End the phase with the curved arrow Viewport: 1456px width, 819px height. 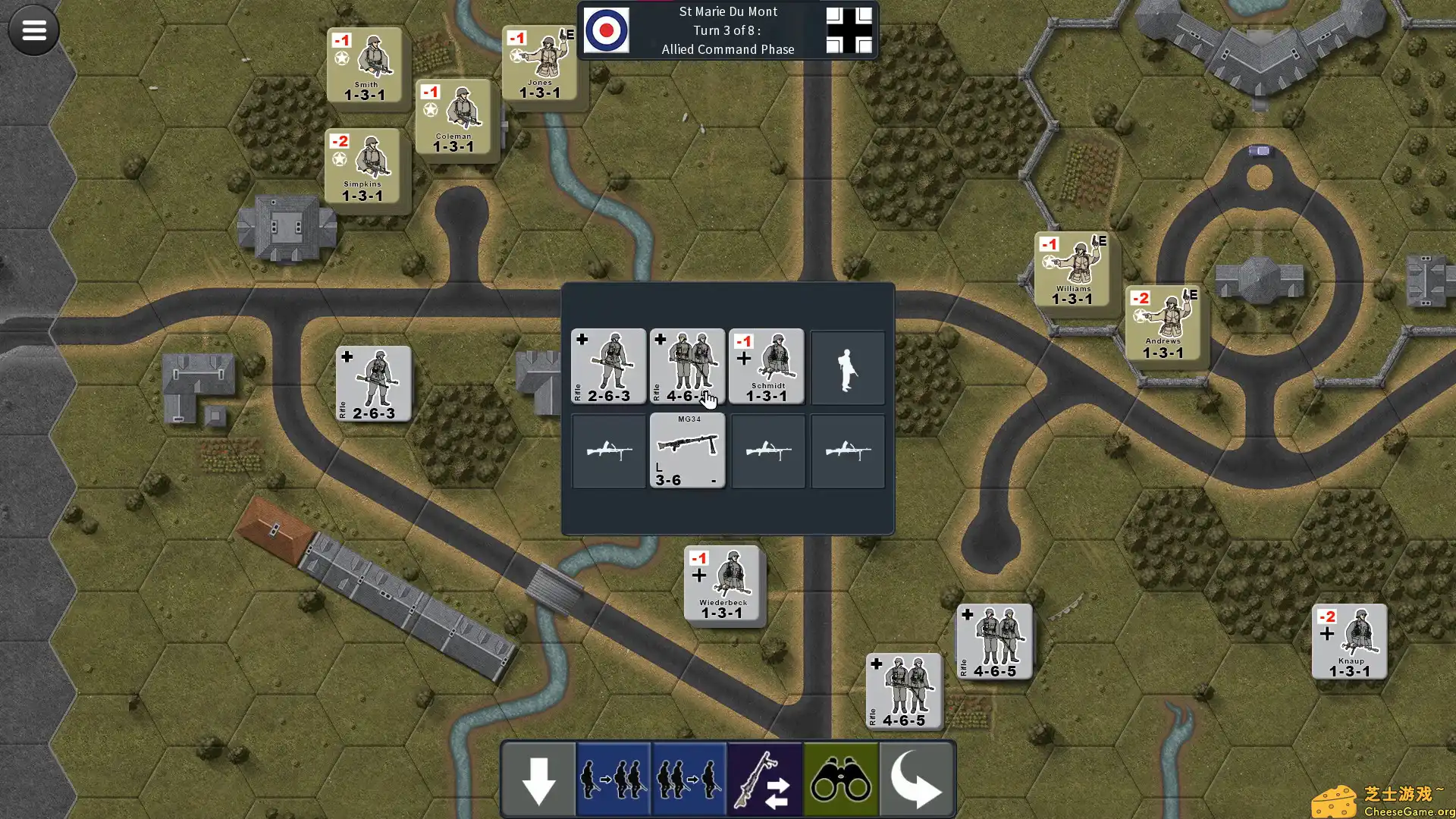916,780
